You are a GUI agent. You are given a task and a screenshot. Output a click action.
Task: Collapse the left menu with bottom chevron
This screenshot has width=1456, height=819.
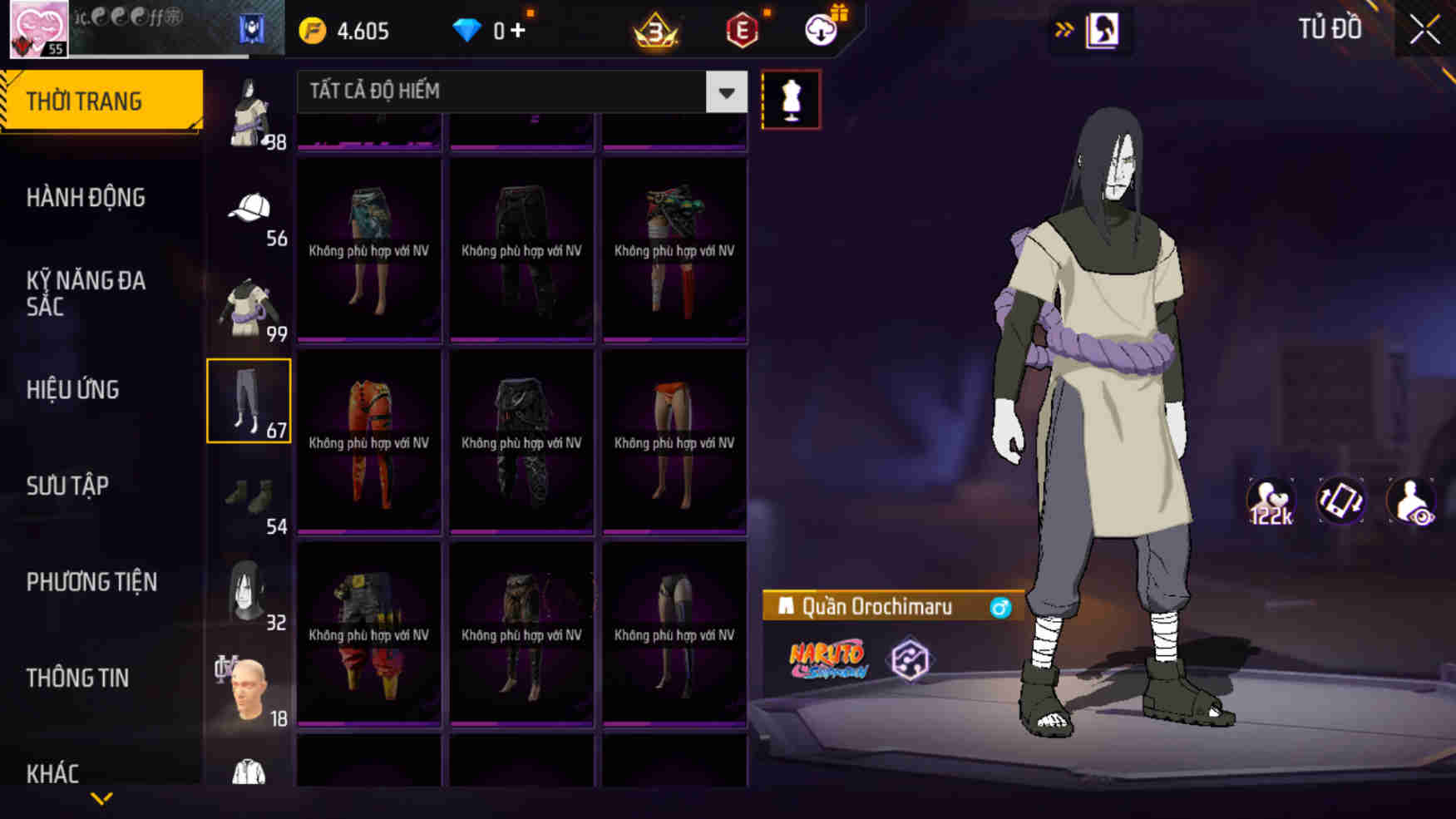click(x=100, y=797)
